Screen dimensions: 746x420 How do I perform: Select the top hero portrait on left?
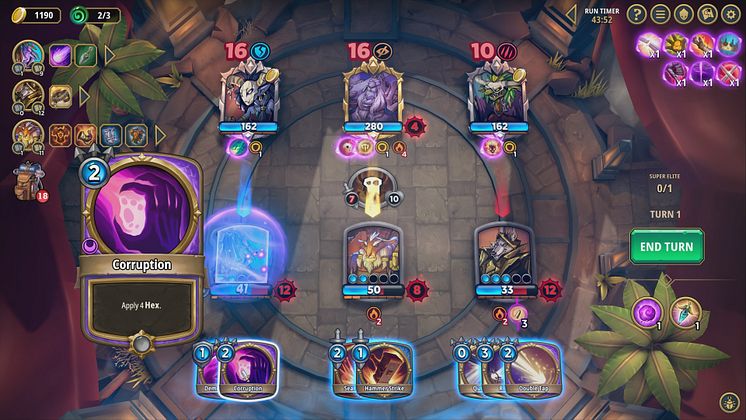[x=27, y=55]
